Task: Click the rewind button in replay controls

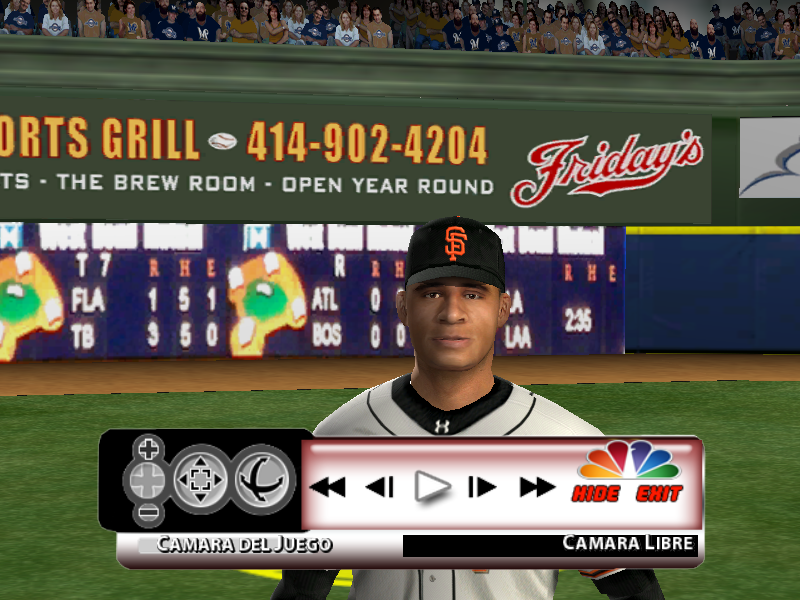Action: [x=327, y=487]
